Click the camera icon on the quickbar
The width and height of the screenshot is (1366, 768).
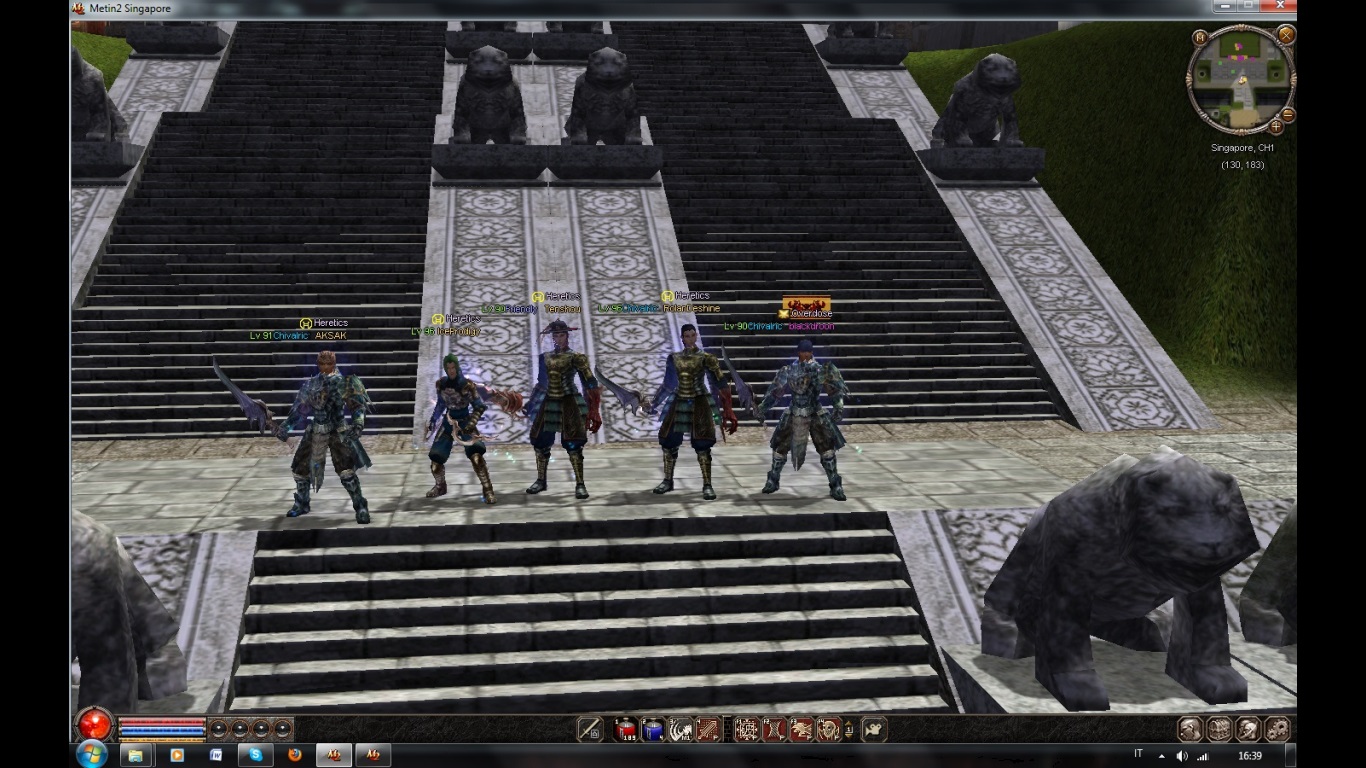pyautogui.click(x=874, y=730)
